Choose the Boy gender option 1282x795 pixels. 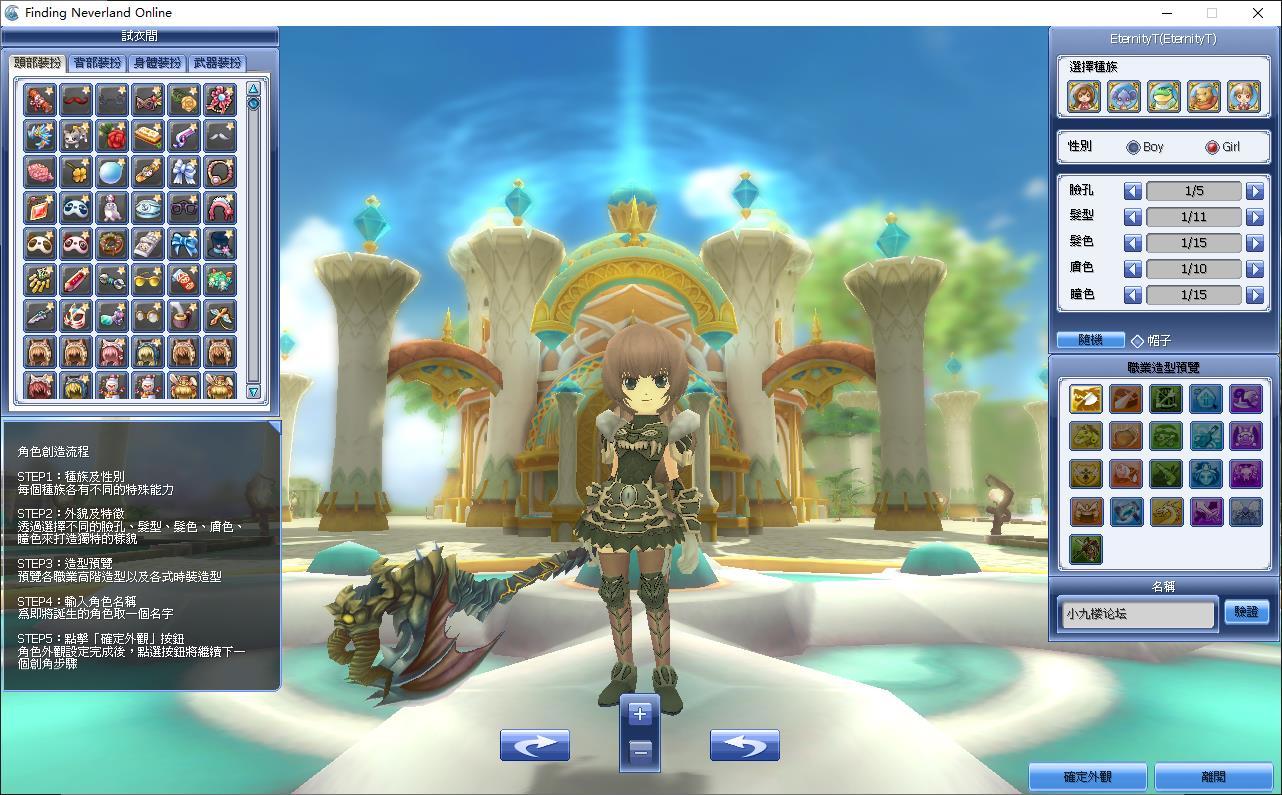1133,147
